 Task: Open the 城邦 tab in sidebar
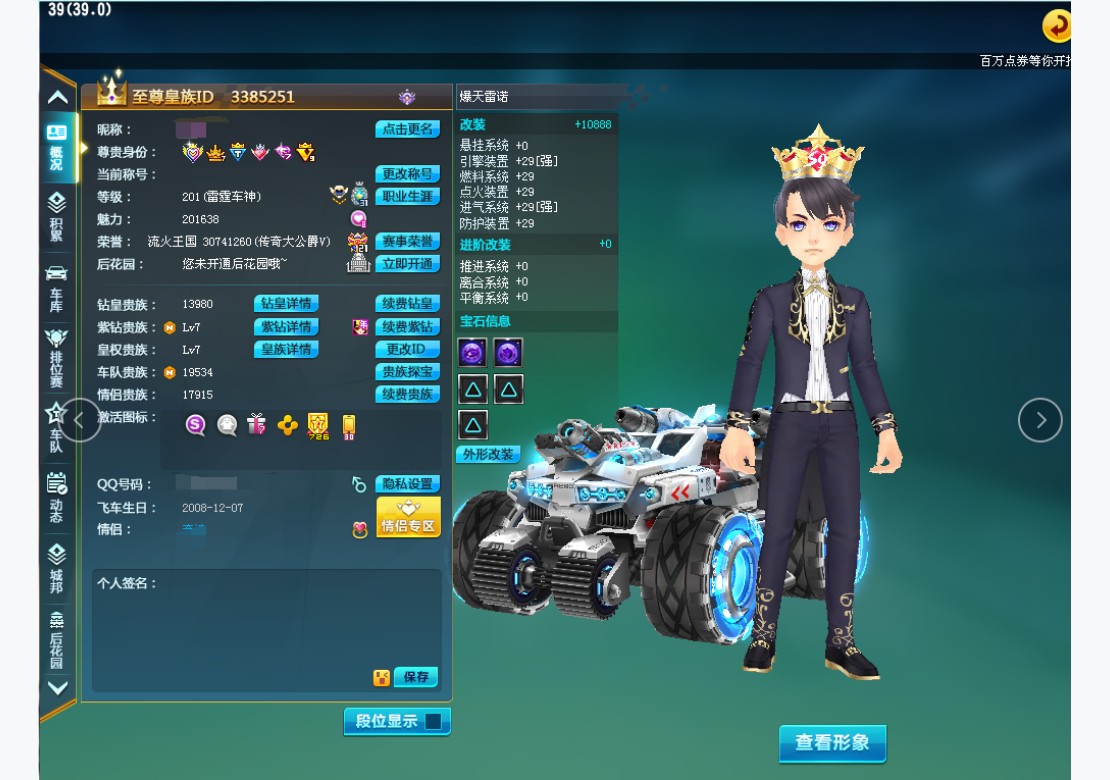tap(57, 567)
